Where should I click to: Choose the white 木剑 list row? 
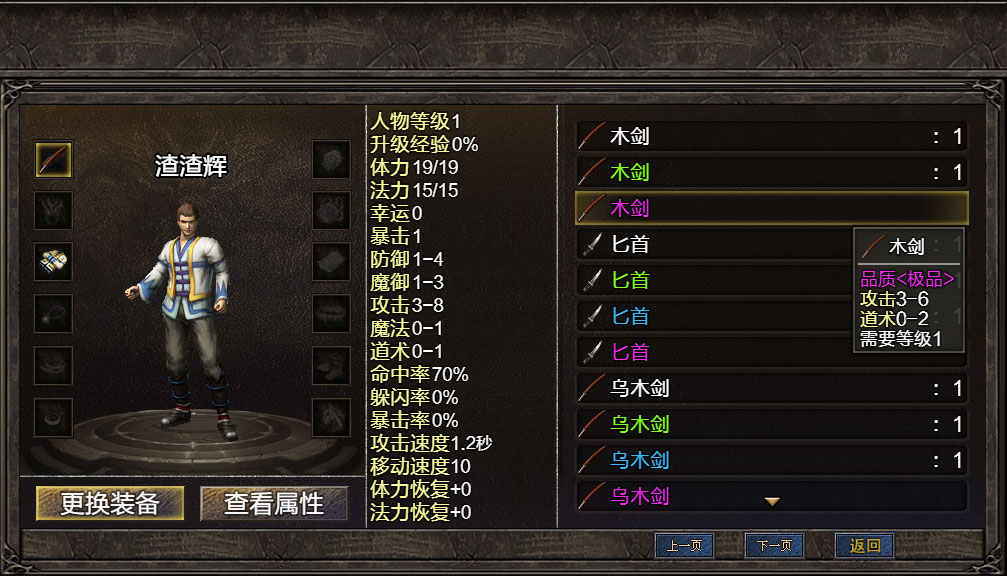tap(771, 137)
